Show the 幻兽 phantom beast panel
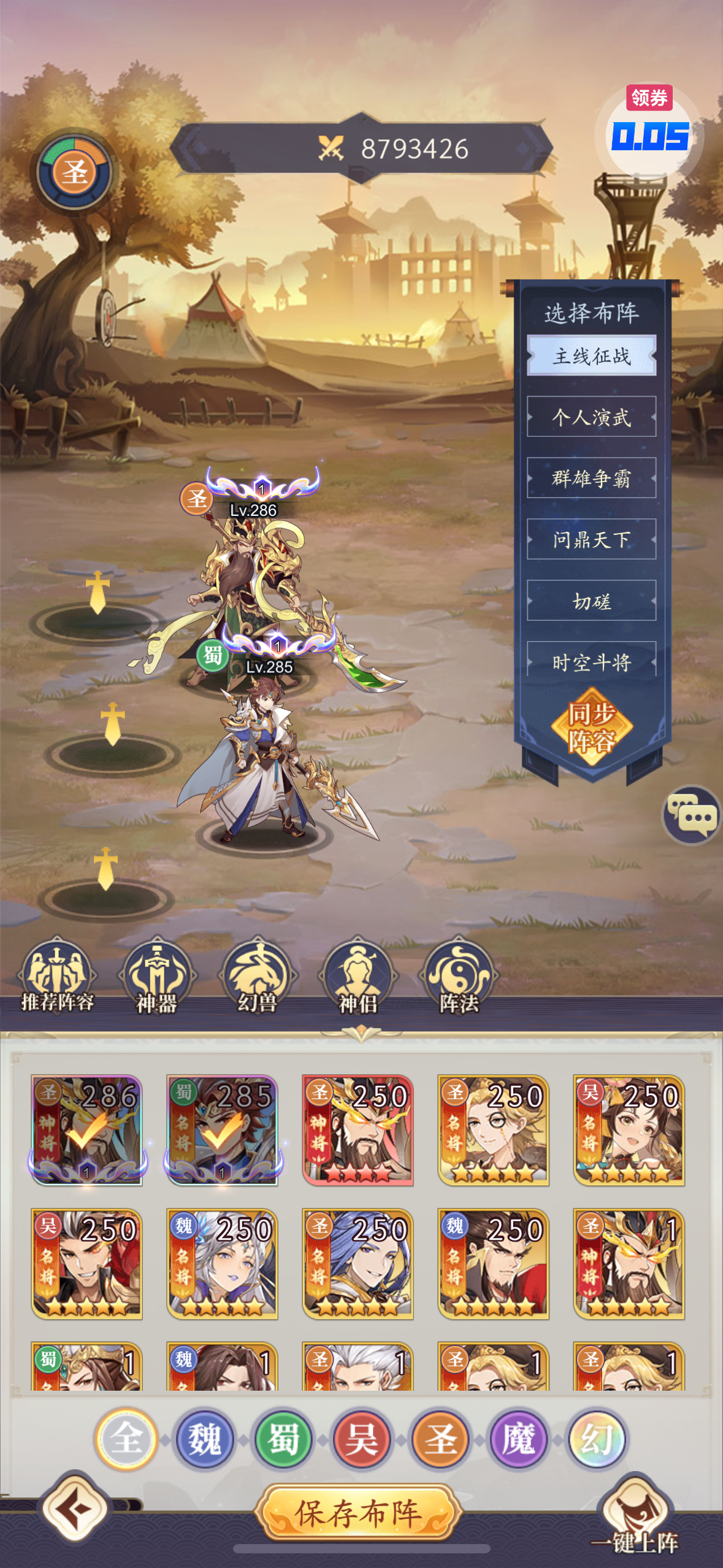 click(258, 975)
